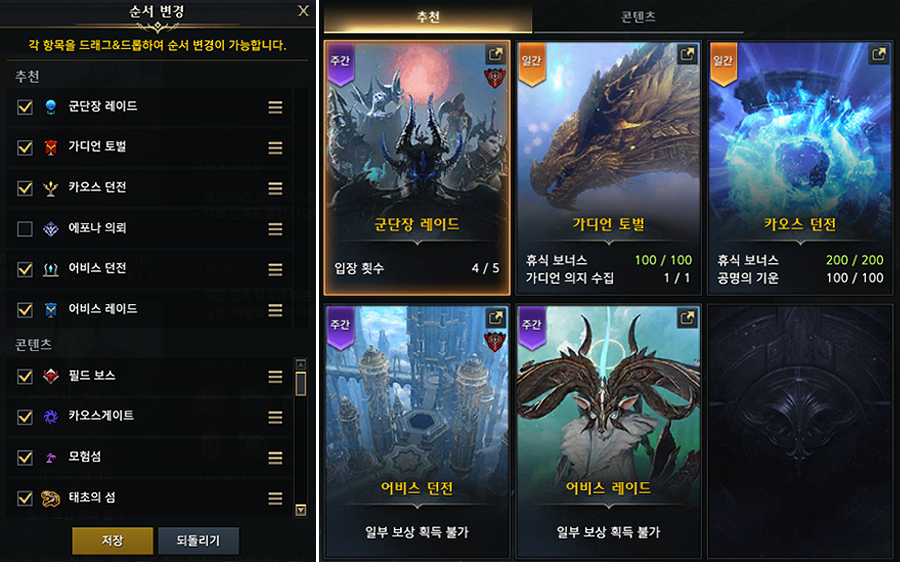Click the 되돌리기 revert button
This screenshot has height=565, width=900.
198,541
